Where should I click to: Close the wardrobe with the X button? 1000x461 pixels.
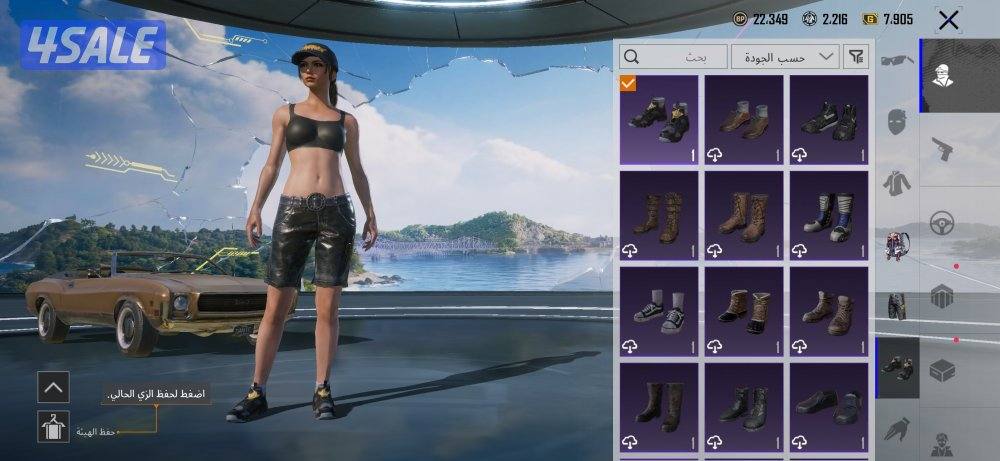948,19
